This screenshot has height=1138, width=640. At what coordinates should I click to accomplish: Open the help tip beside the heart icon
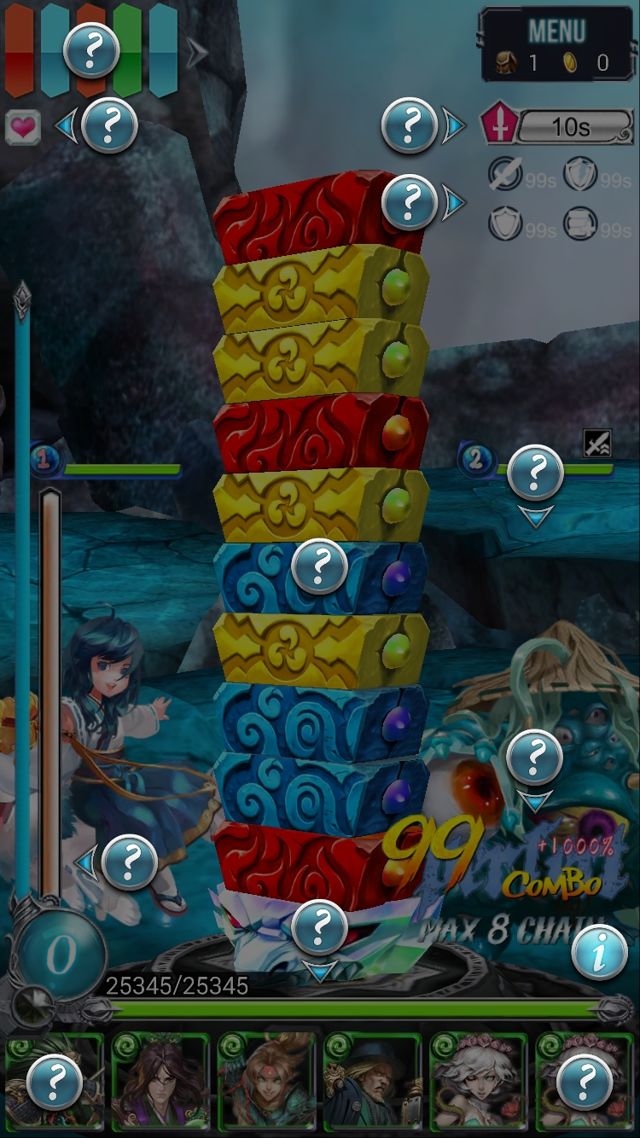pos(110,126)
